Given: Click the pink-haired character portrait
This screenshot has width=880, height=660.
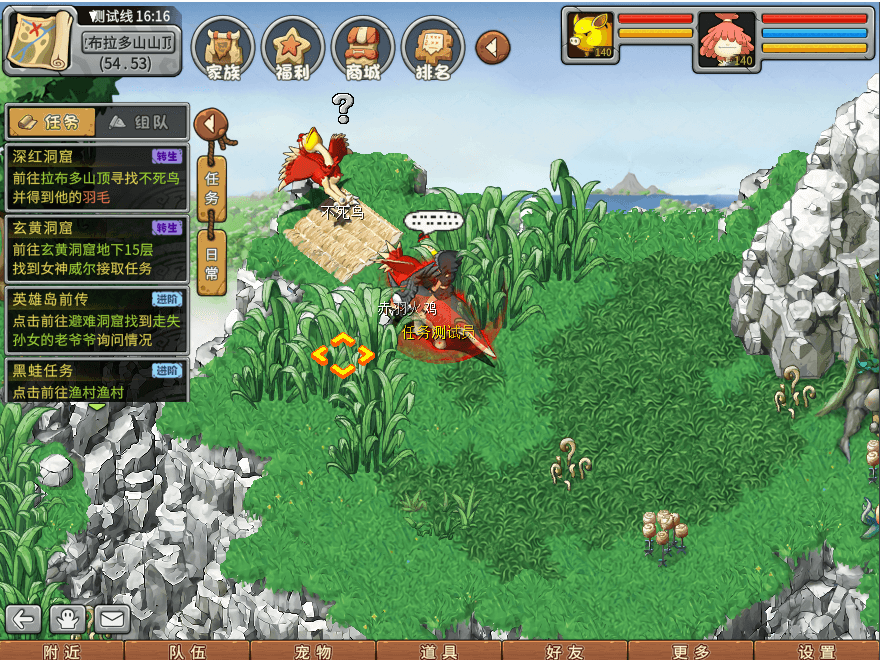Looking at the screenshot, I should coord(725,38).
